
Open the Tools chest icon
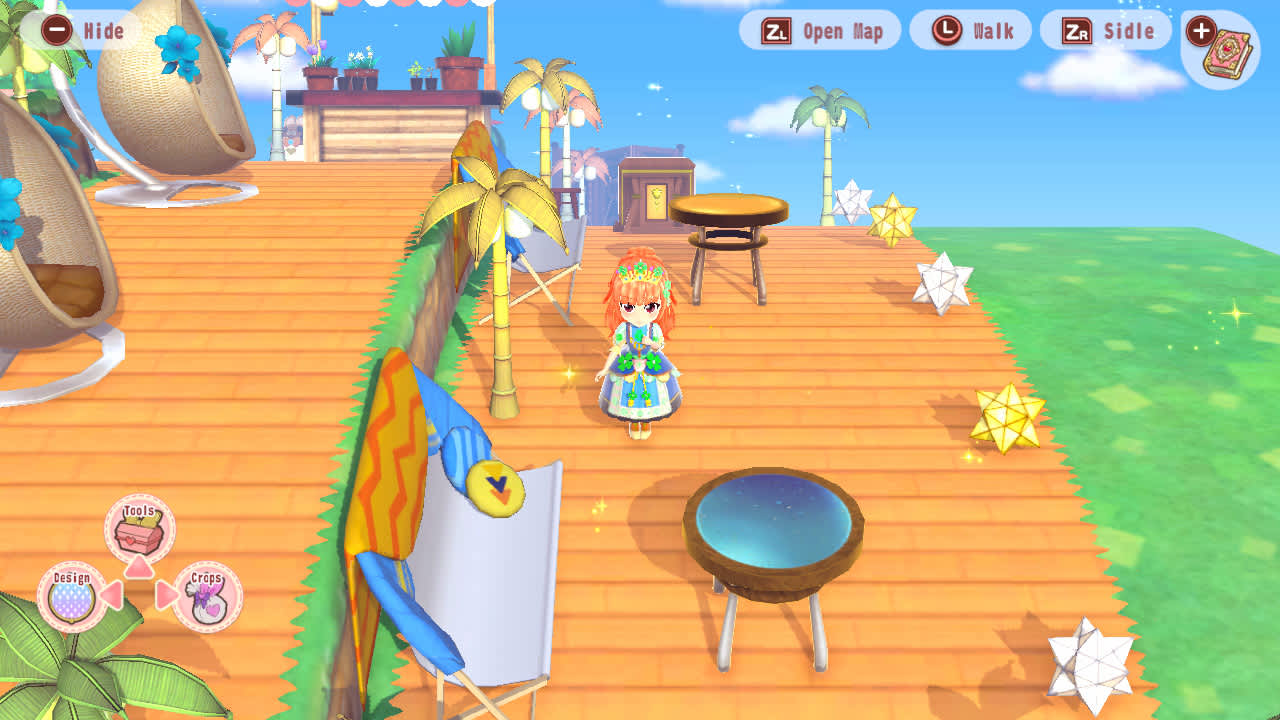pos(139,535)
